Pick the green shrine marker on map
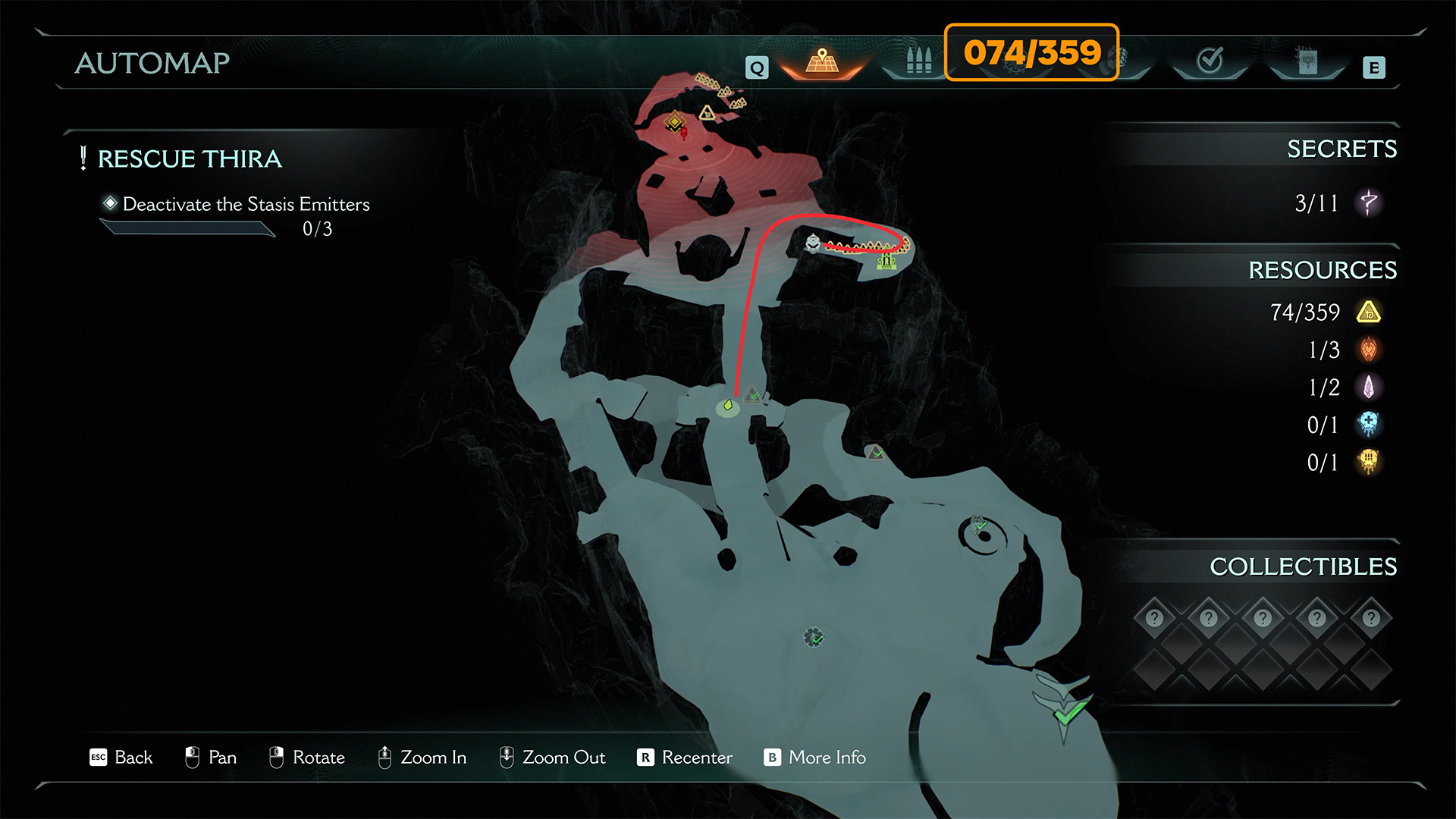Viewport: 1456px width, 819px height. point(886,262)
